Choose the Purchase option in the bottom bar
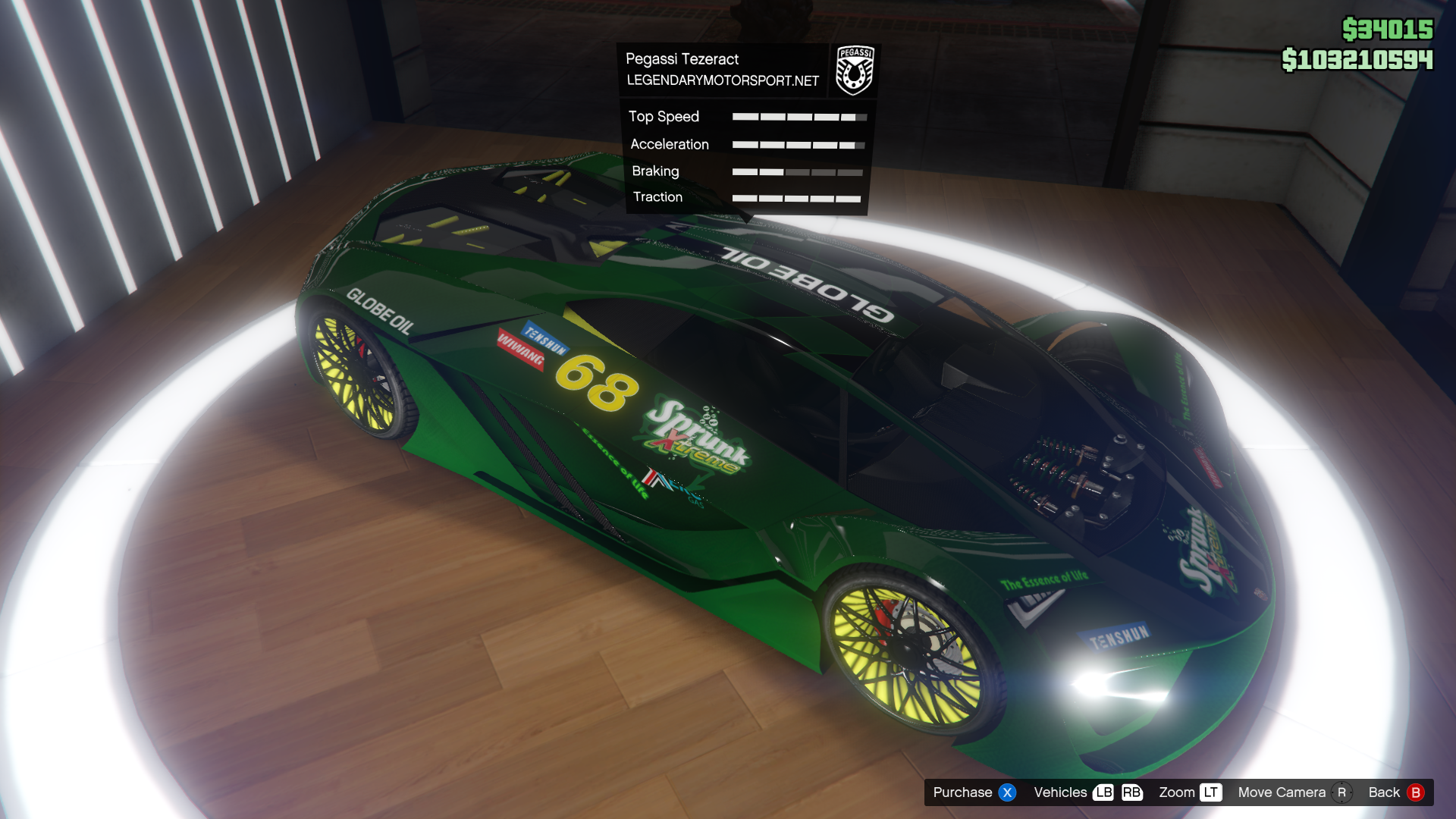 click(974, 792)
